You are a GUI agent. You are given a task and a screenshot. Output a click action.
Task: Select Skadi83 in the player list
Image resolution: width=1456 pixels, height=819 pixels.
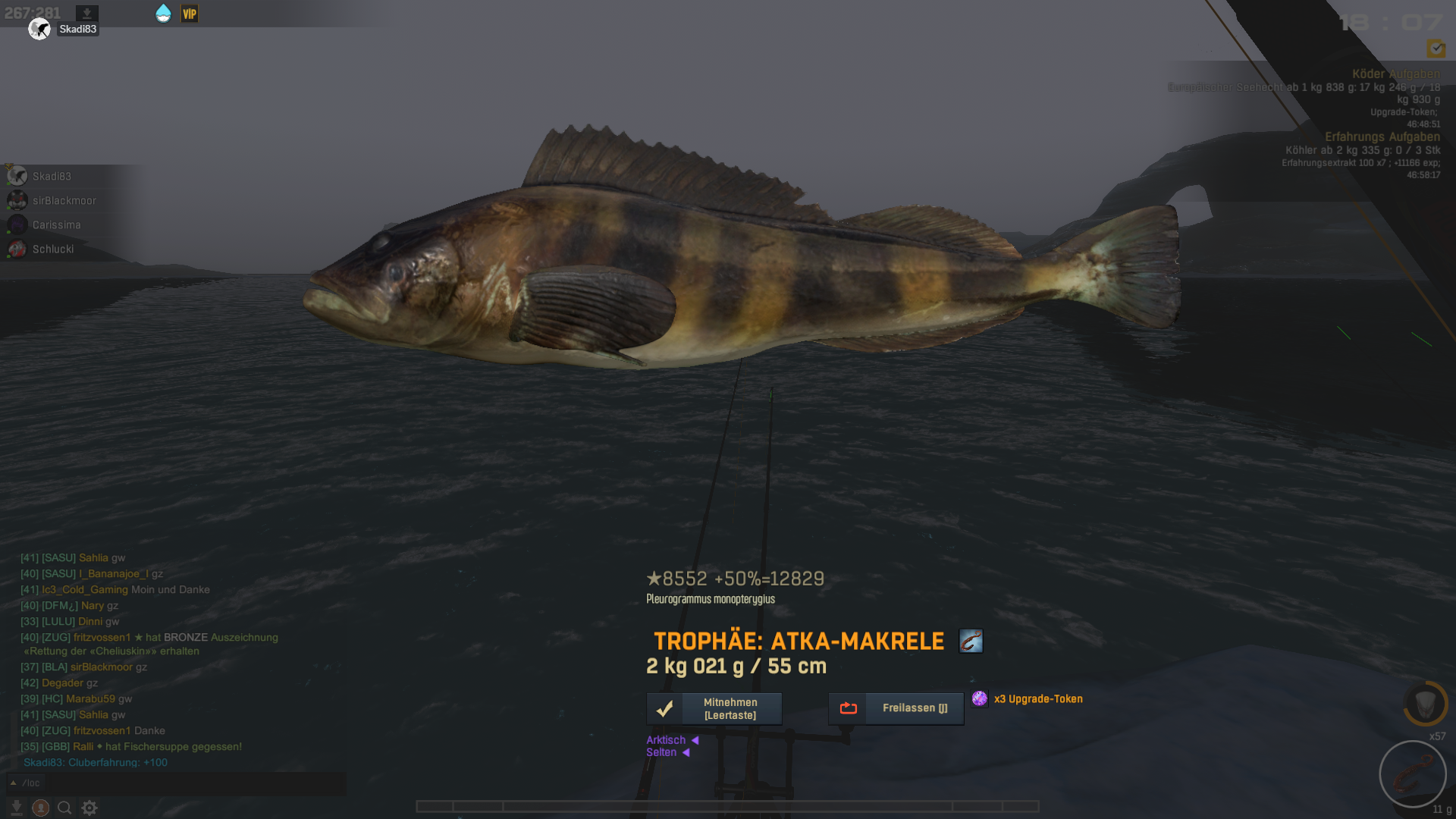click(x=52, y=176)
